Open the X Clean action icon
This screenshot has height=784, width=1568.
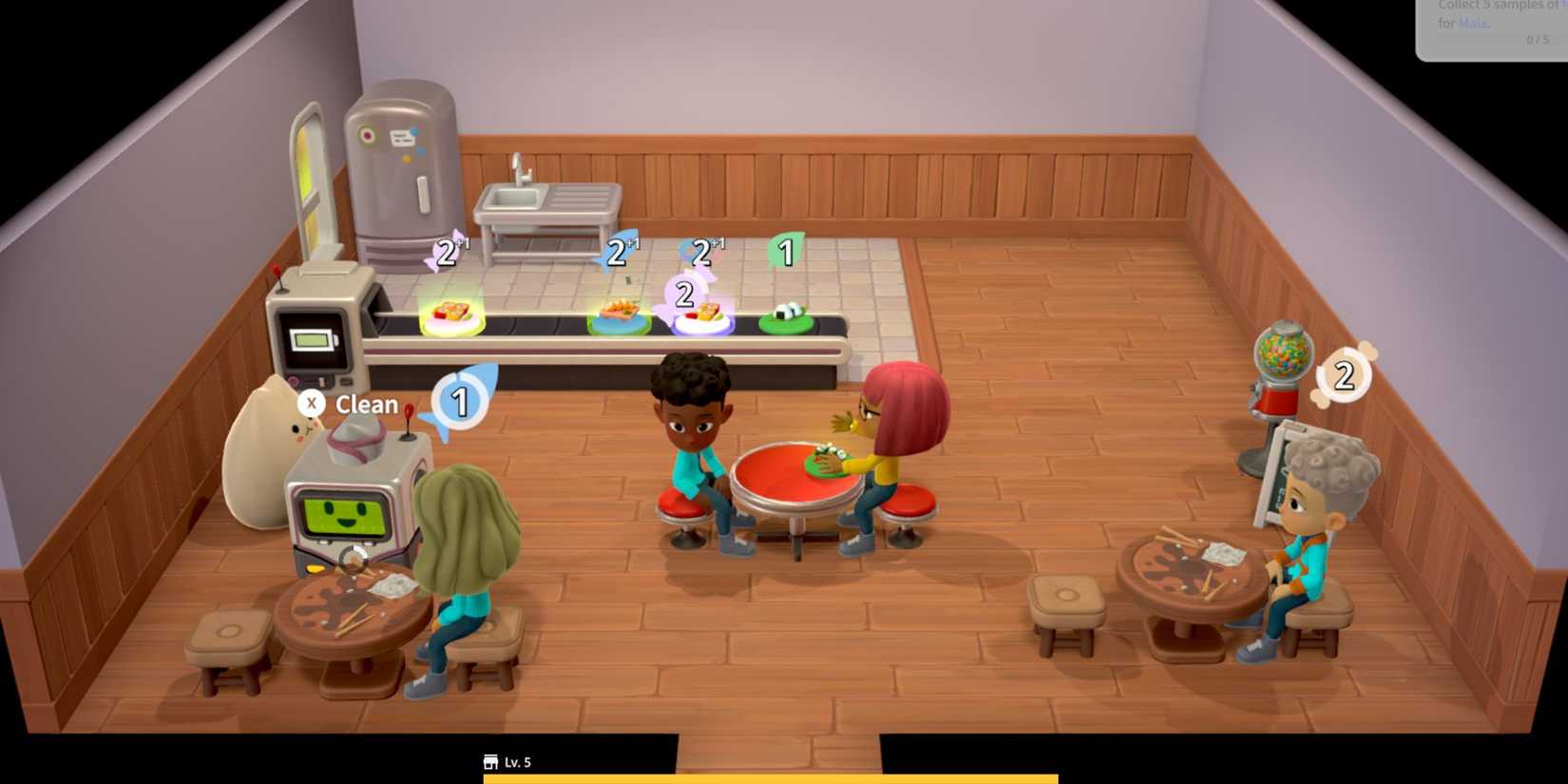312,404
